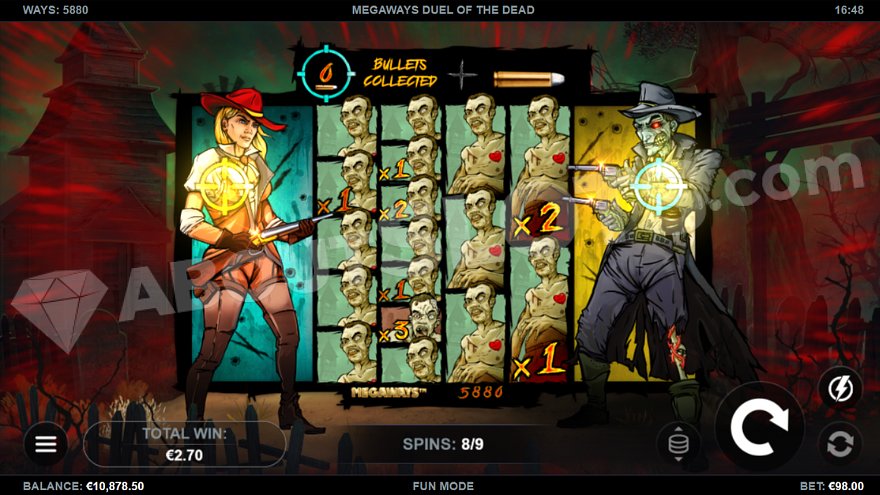Open the hamburger menu
This screenshot has width=880, height=495.
(x=46, y=445)
